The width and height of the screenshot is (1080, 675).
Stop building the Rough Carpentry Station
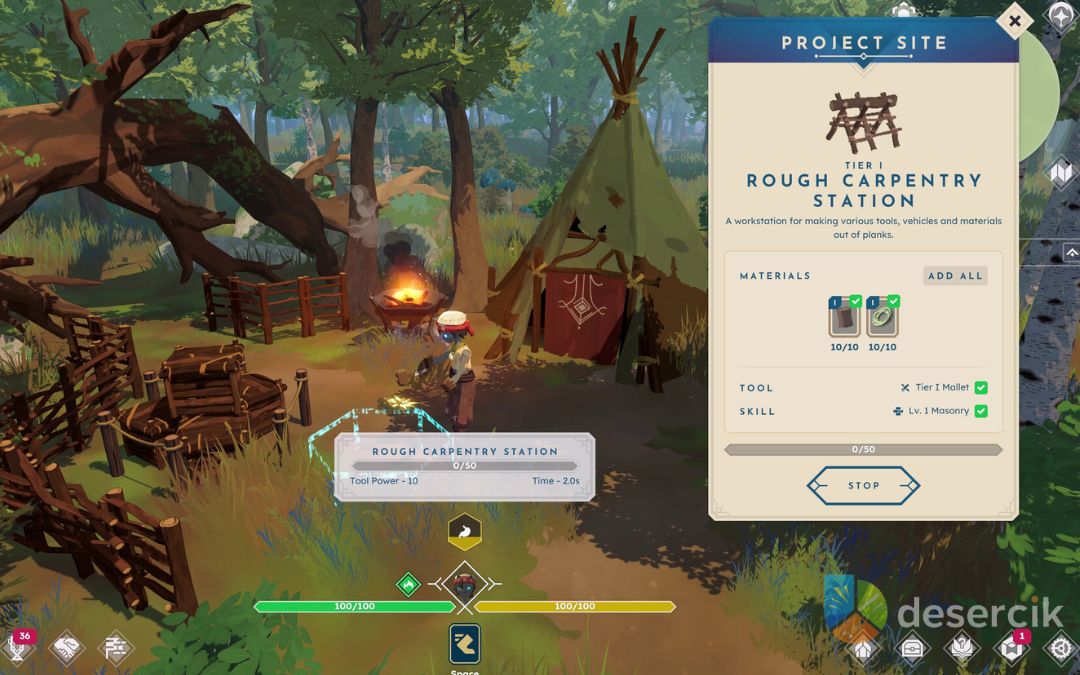[x=863, y=486]
